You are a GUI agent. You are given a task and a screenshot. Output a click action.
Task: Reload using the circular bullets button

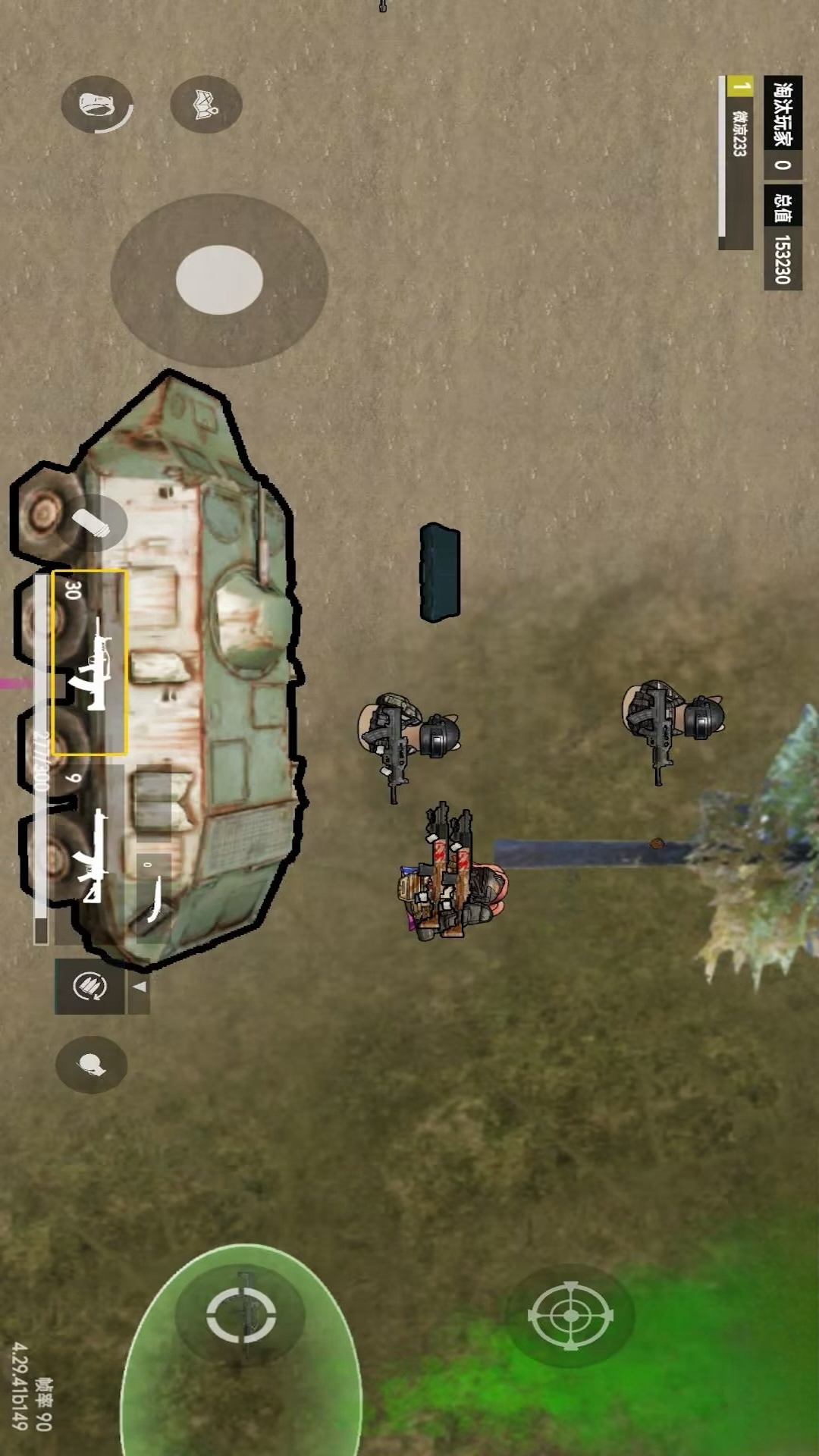pyautogui.click(x=89, y=986)
